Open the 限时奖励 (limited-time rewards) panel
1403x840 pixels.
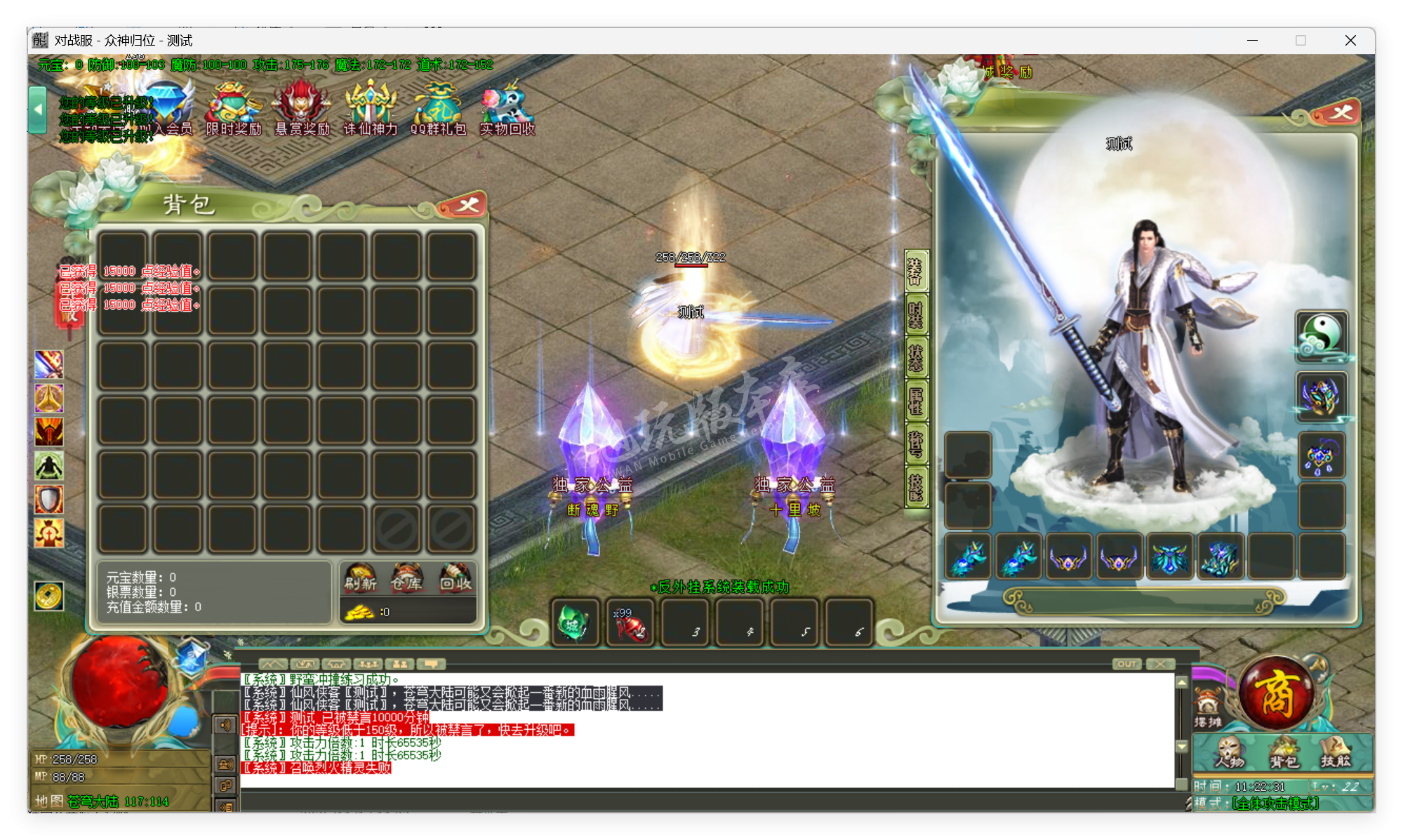coord(233,105)
